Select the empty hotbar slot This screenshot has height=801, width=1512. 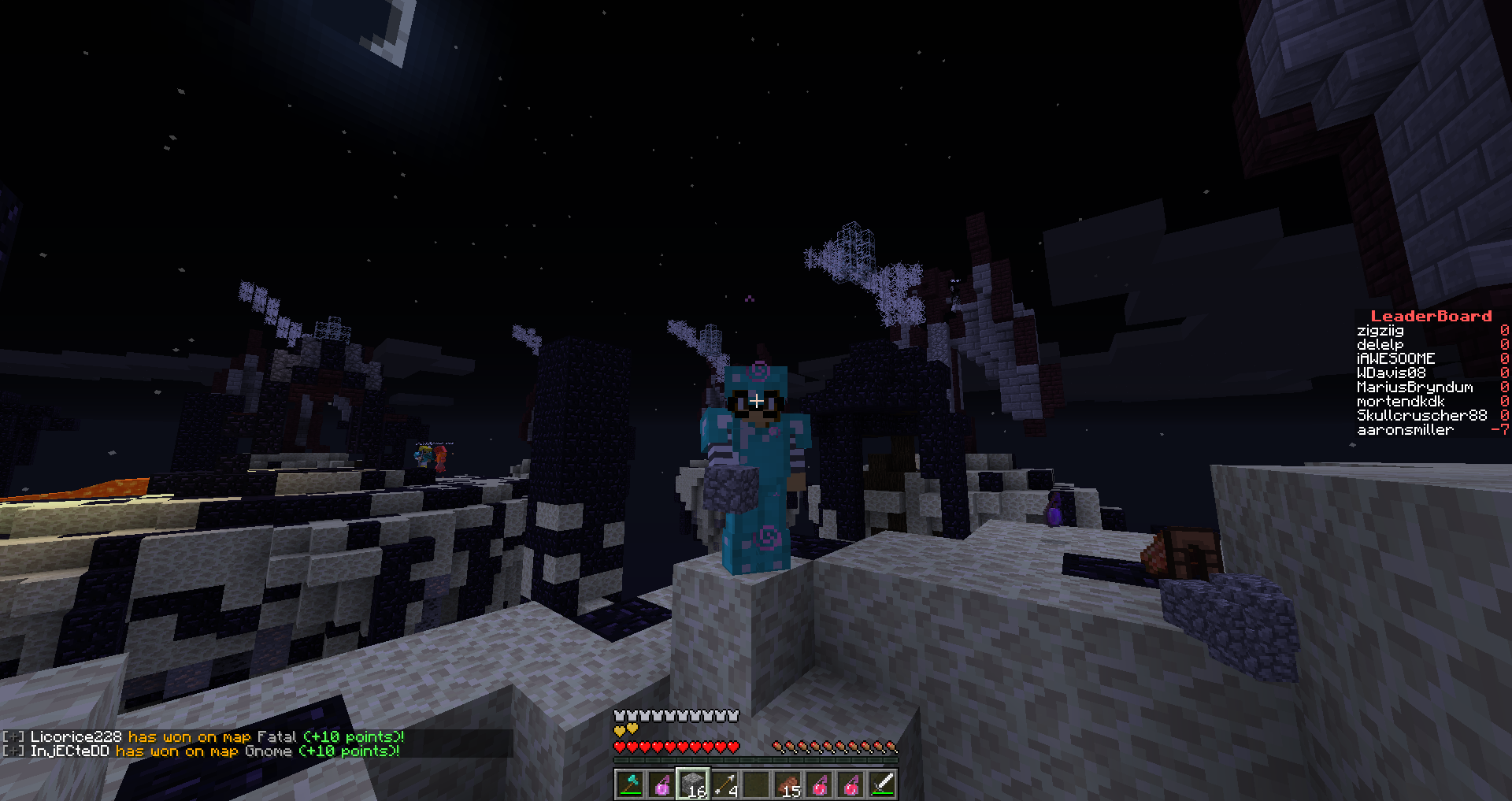[x=756, y=784]
